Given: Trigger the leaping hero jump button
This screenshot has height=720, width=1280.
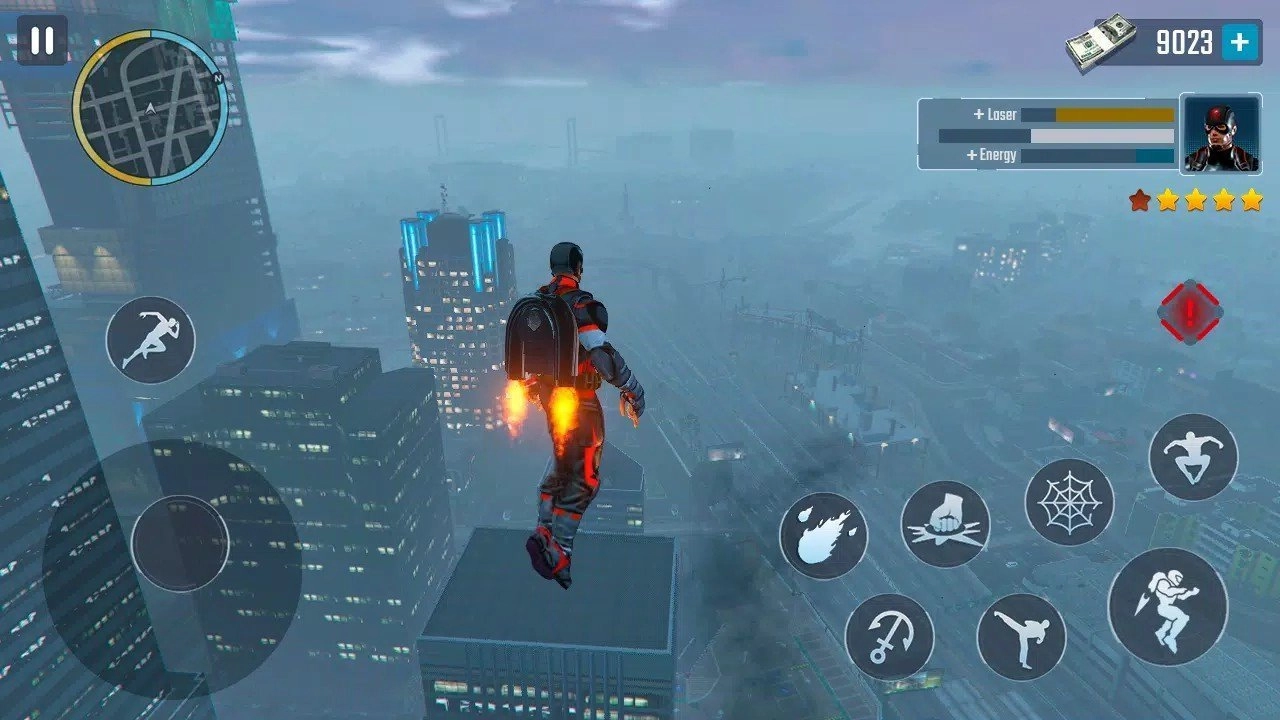Looking at the screenshot, I should pyautogui.click(x=1193, y=457).
